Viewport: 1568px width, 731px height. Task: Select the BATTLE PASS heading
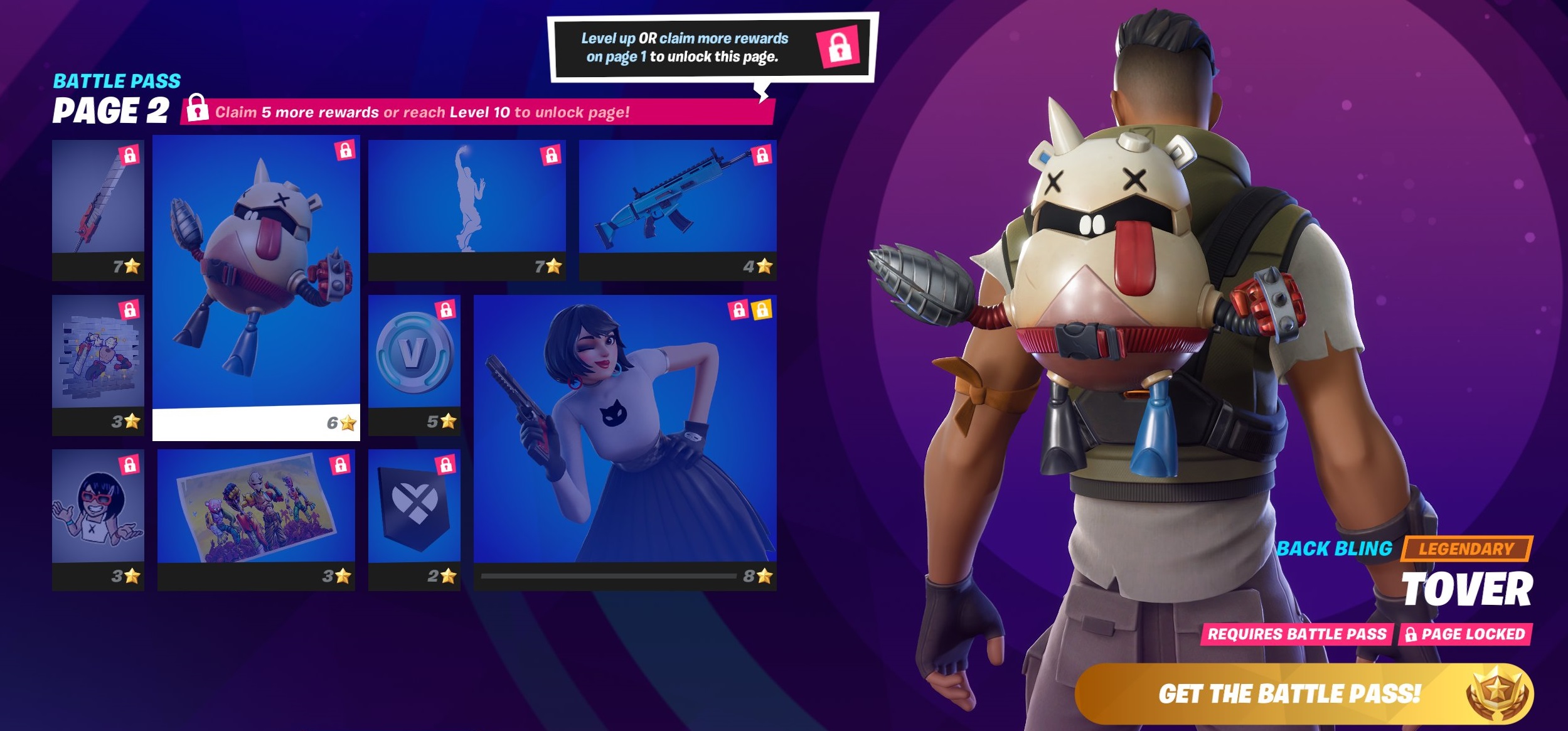[115, 80]
